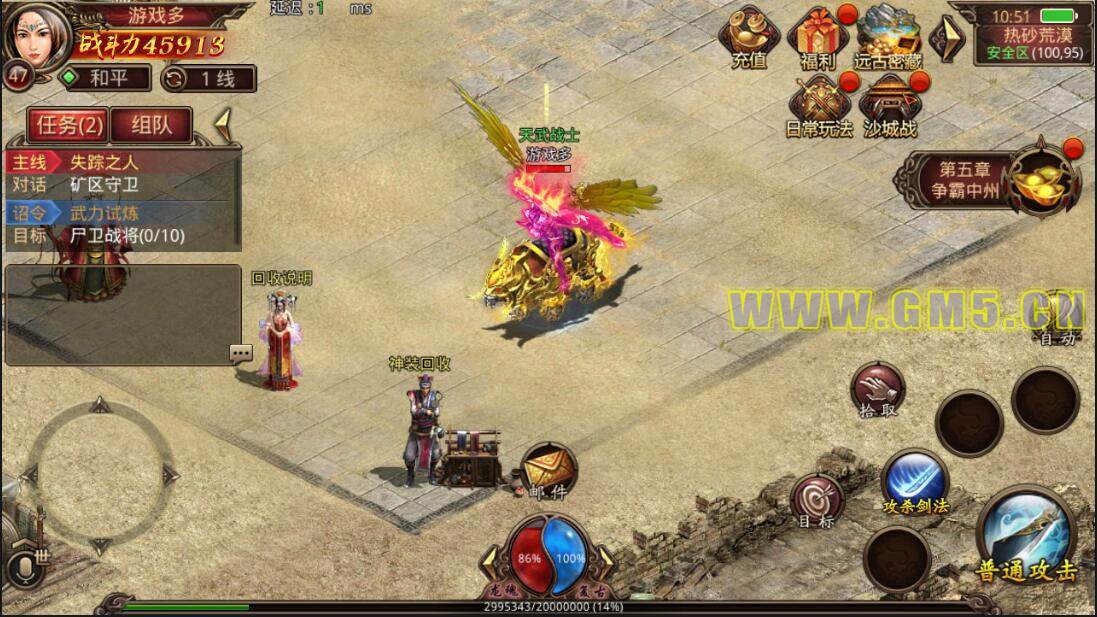Image resolution: width=1097 pixels, height=617 pixels.
Task: Tap the 目标 target select button
Action: (817, 501)
